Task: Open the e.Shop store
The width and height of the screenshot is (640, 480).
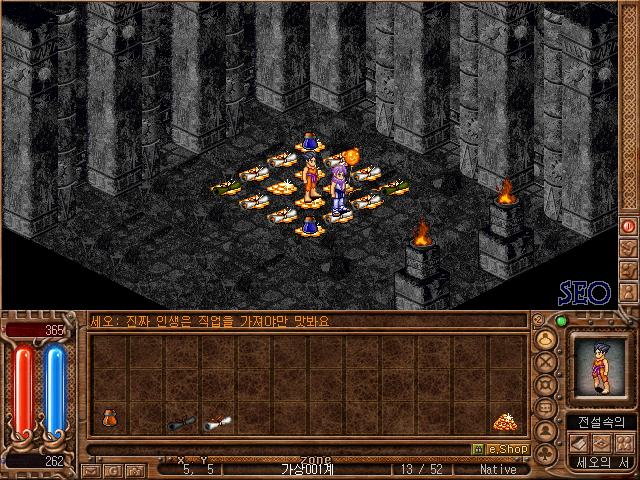Action: pos(499,449)
